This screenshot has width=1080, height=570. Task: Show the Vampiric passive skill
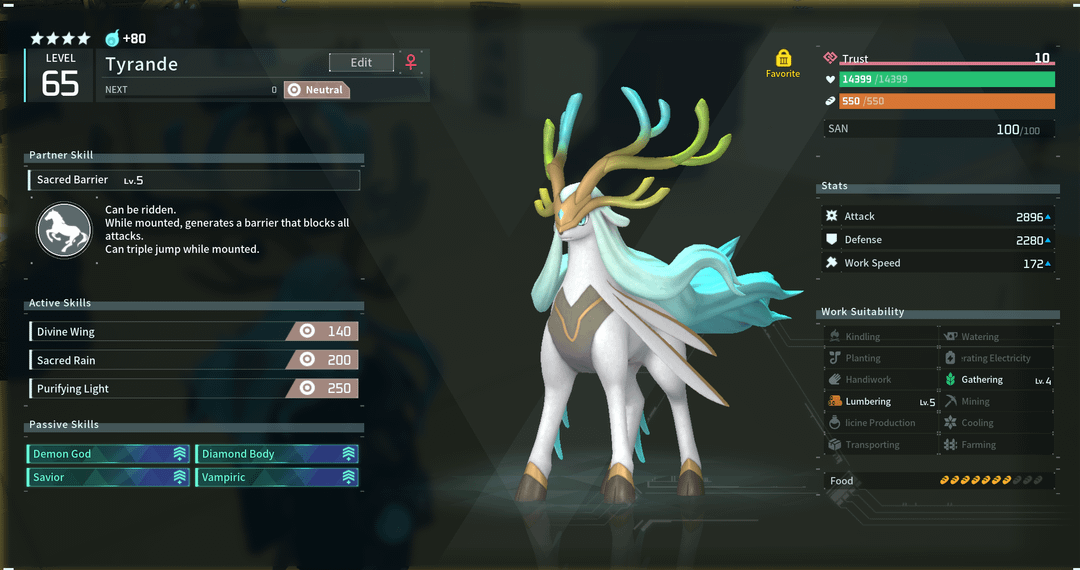276,477
